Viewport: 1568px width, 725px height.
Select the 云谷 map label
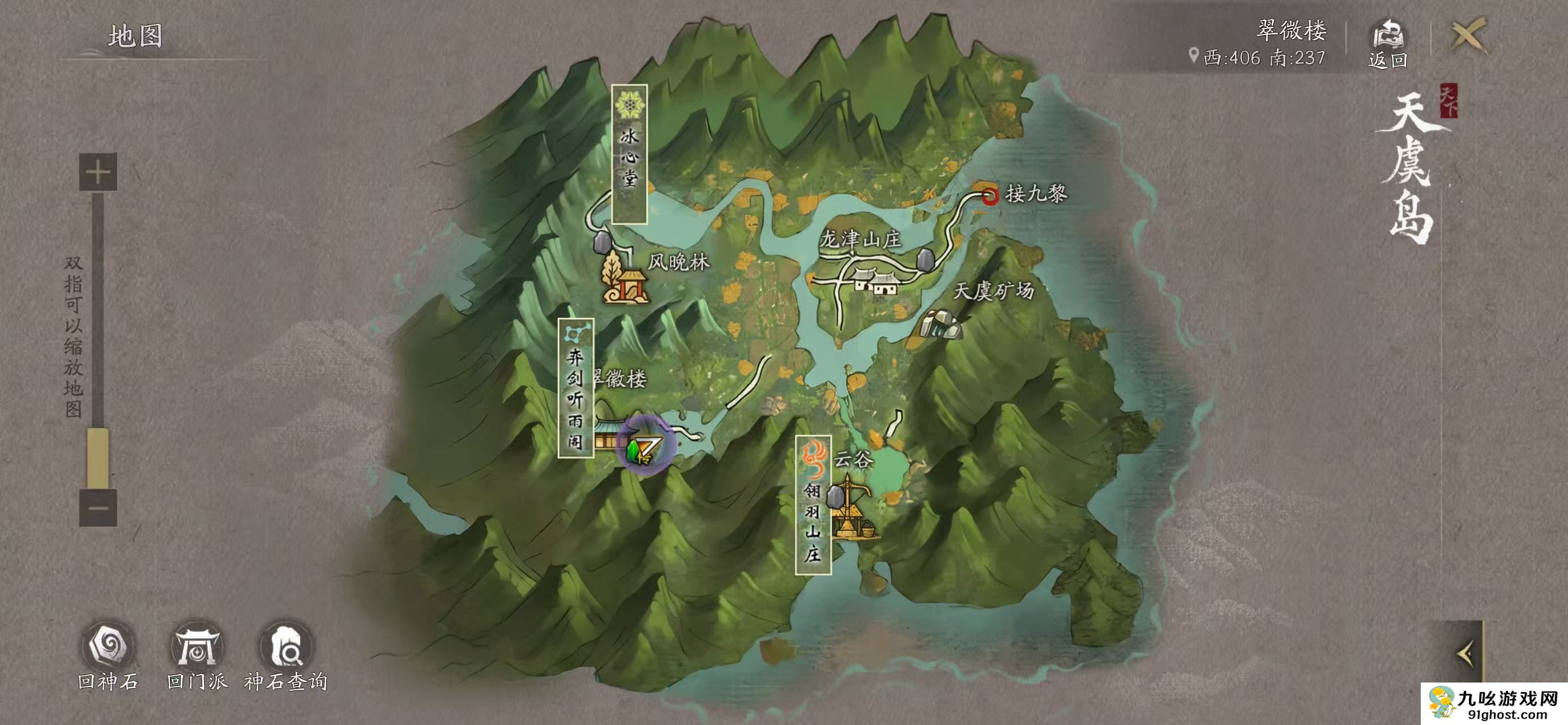[853, 458]
